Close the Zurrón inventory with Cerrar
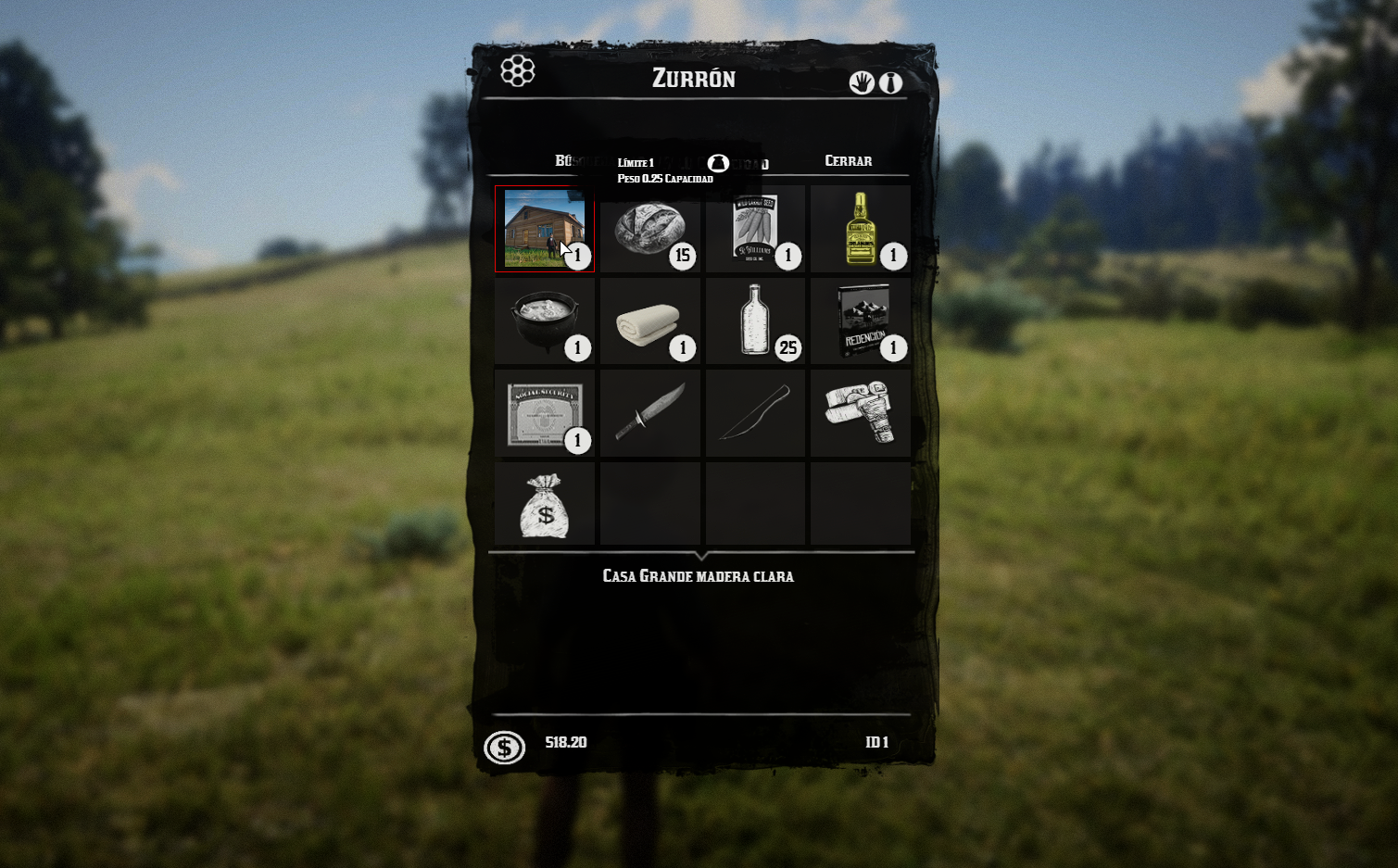The image size is (1398, 868). (848, 161)
